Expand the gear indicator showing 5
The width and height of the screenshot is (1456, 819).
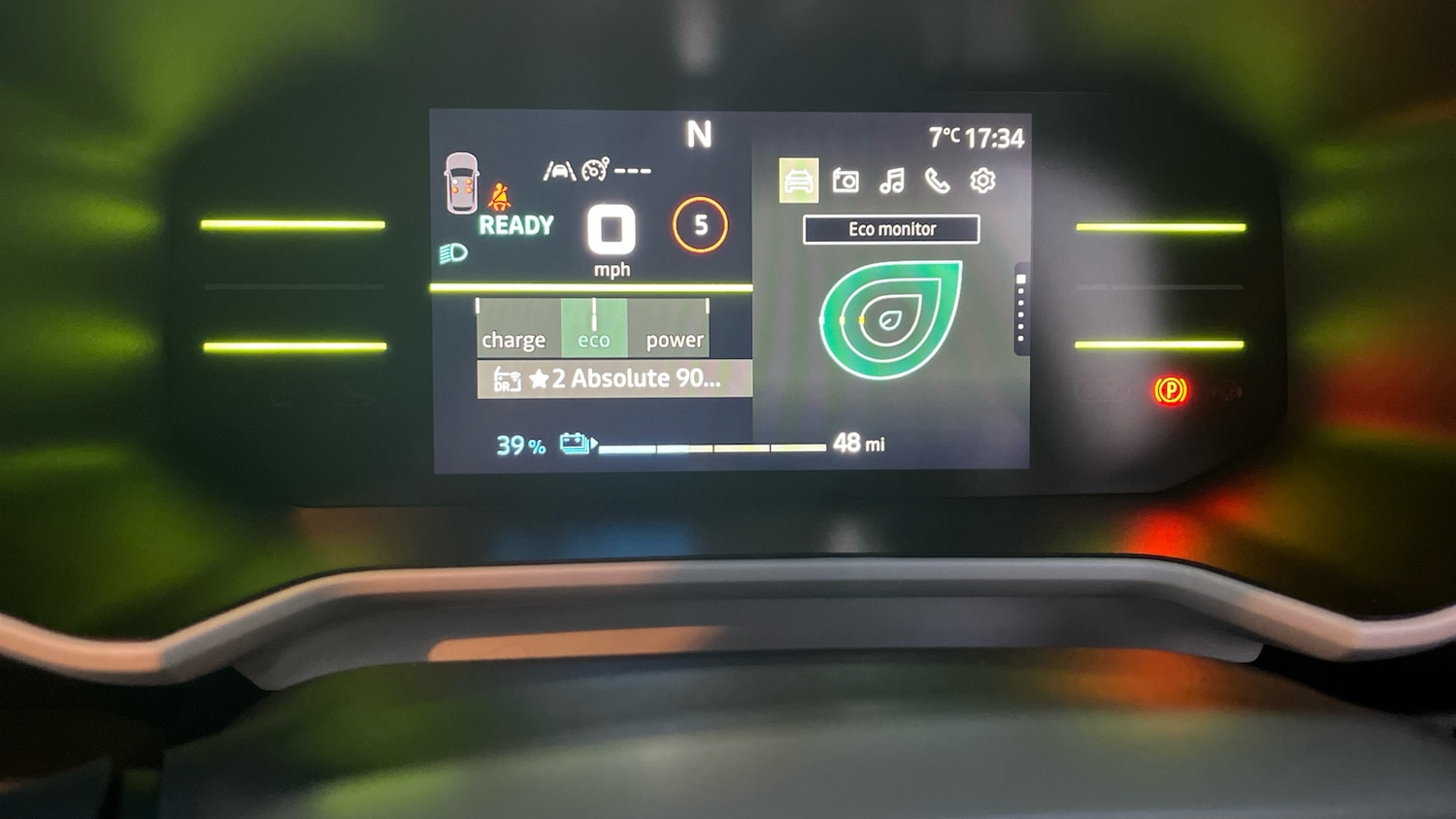click(699, 223)
